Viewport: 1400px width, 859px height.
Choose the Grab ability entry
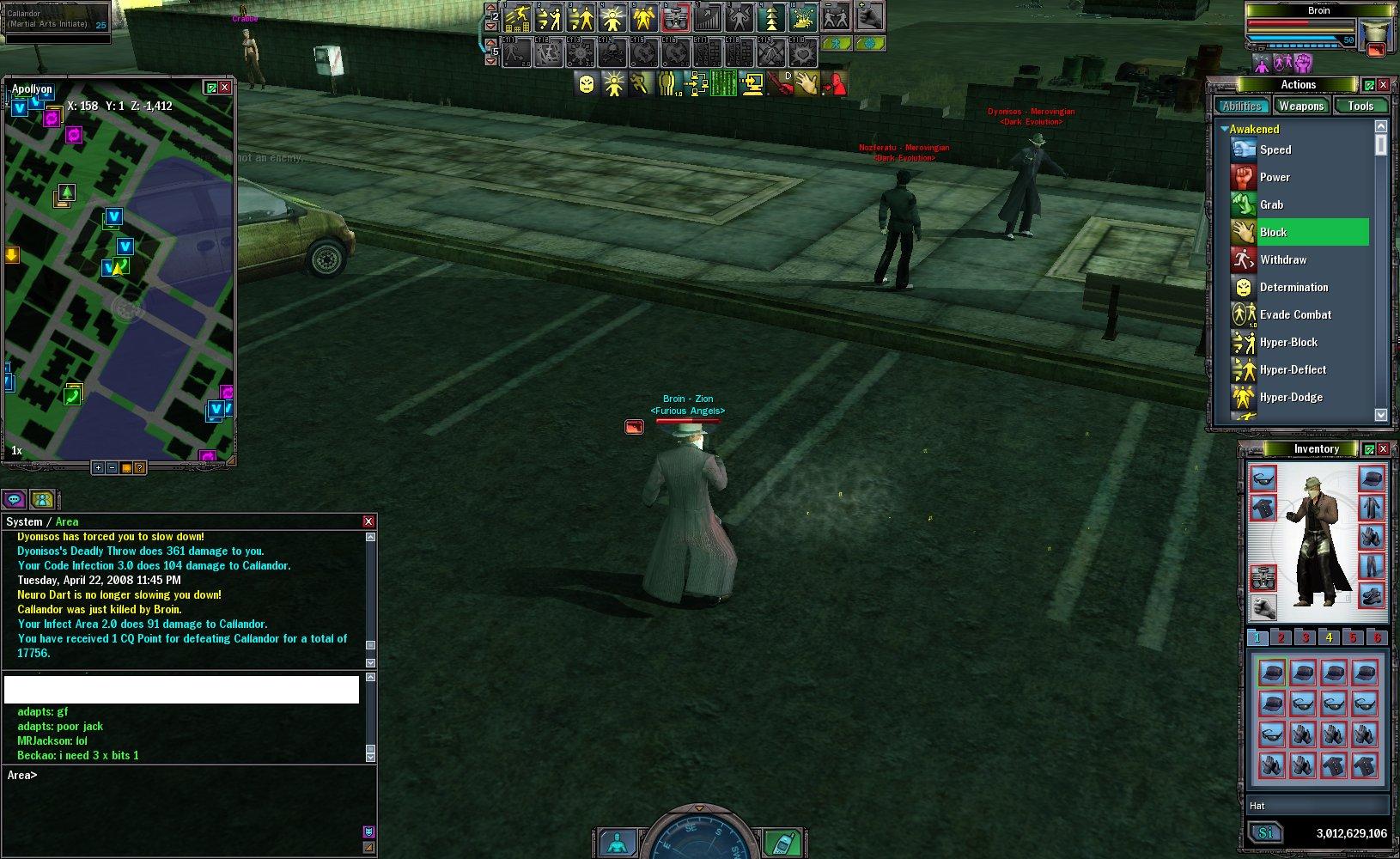point(1271,204)
